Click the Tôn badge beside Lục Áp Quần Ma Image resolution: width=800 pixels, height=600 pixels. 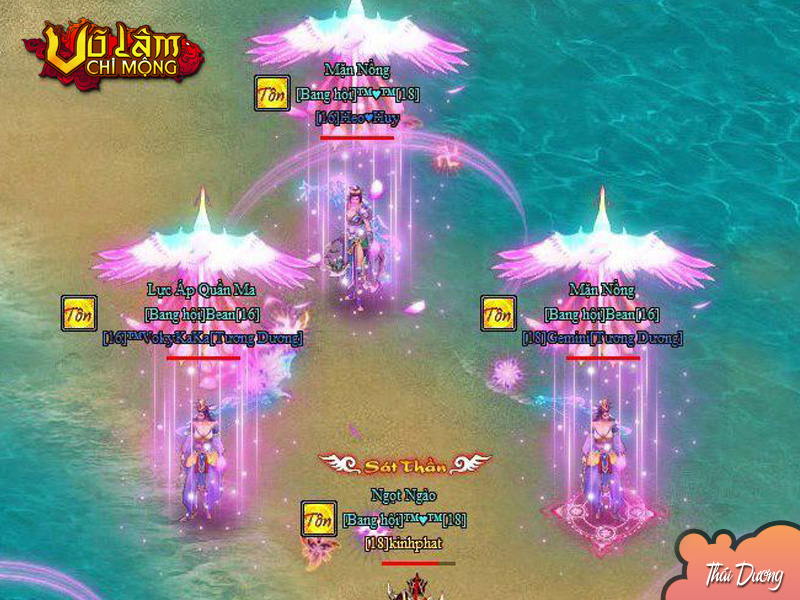point(79,313)
